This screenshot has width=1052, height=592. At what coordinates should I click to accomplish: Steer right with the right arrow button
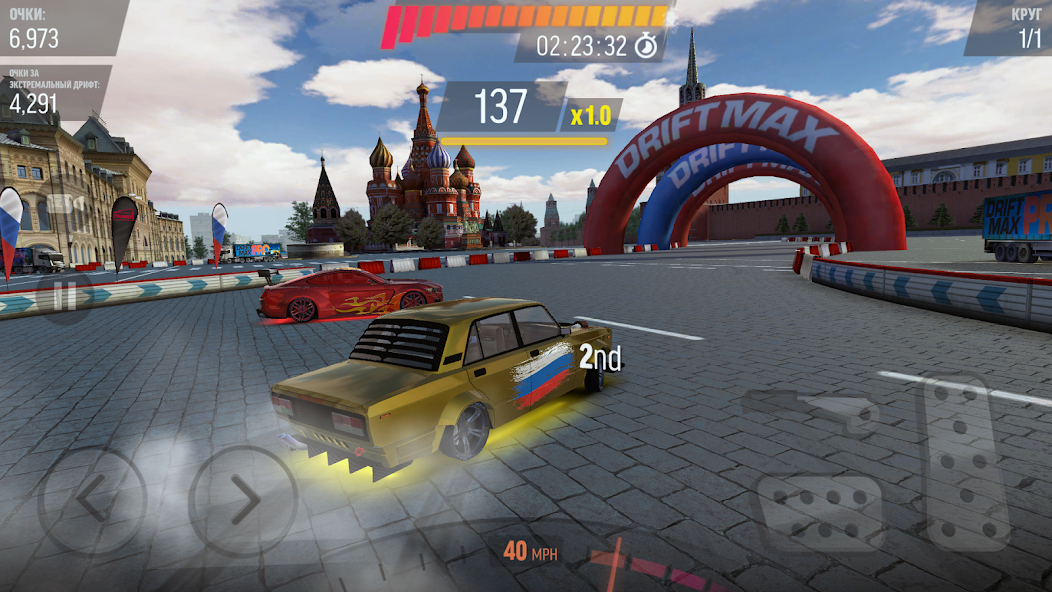click(x=243, y=500)
